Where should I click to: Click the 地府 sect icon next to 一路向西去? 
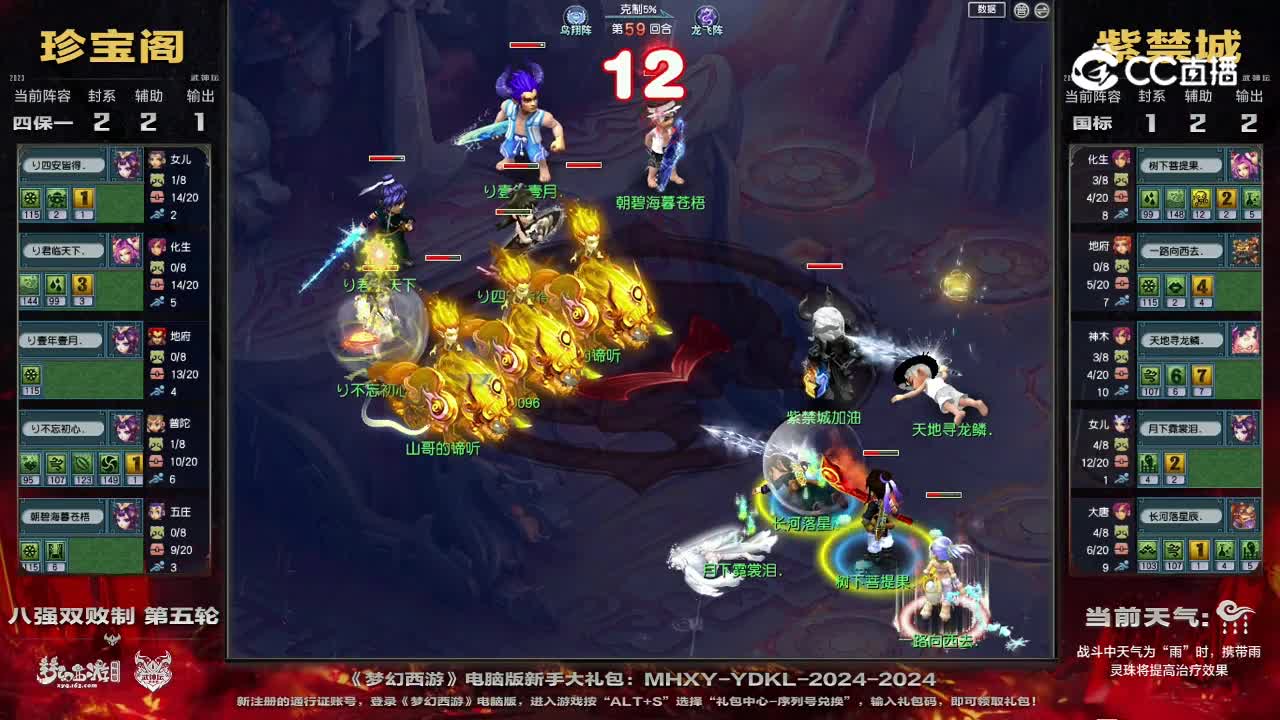[1120, 248]
